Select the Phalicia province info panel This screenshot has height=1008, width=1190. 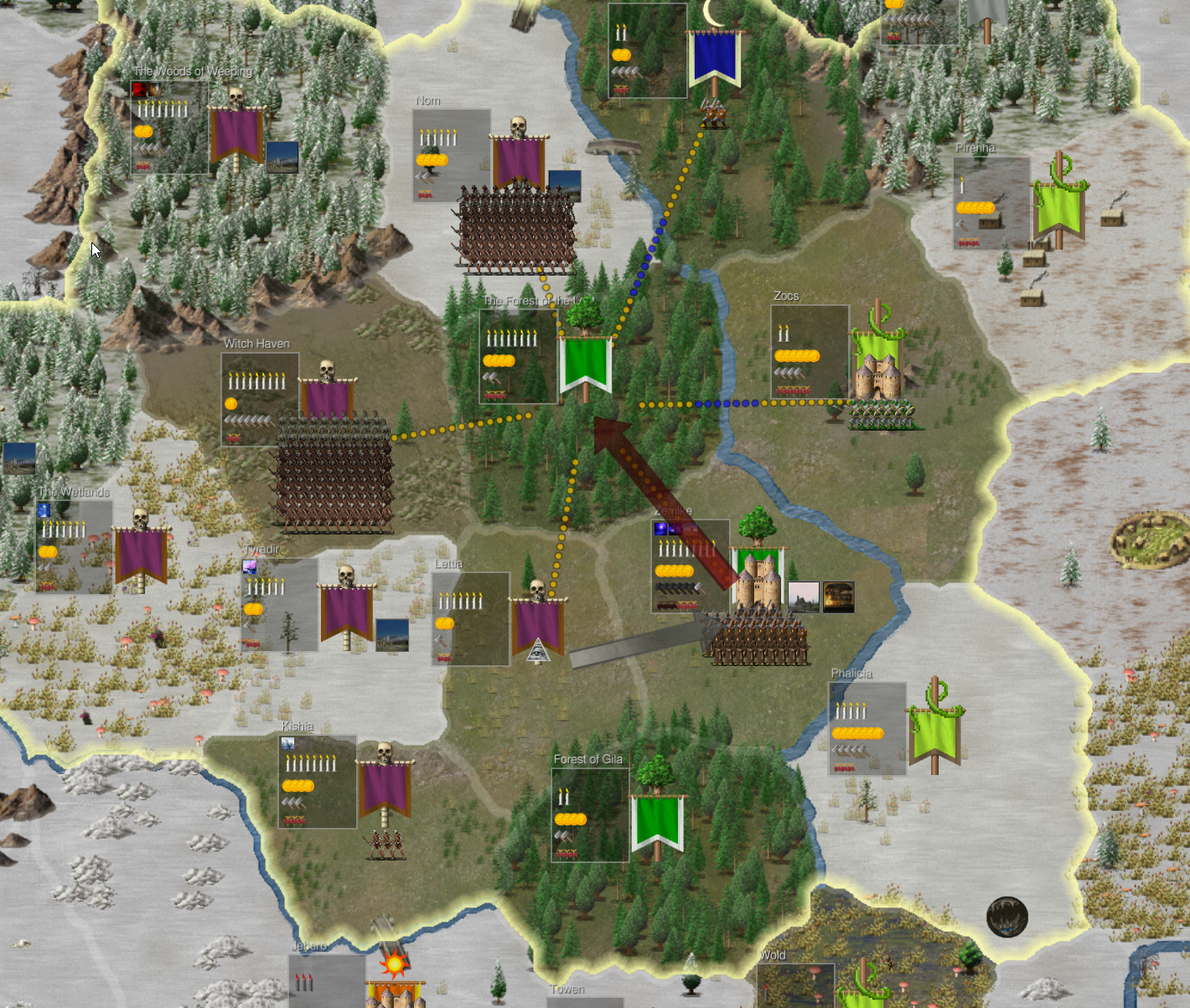coord(867,728)
